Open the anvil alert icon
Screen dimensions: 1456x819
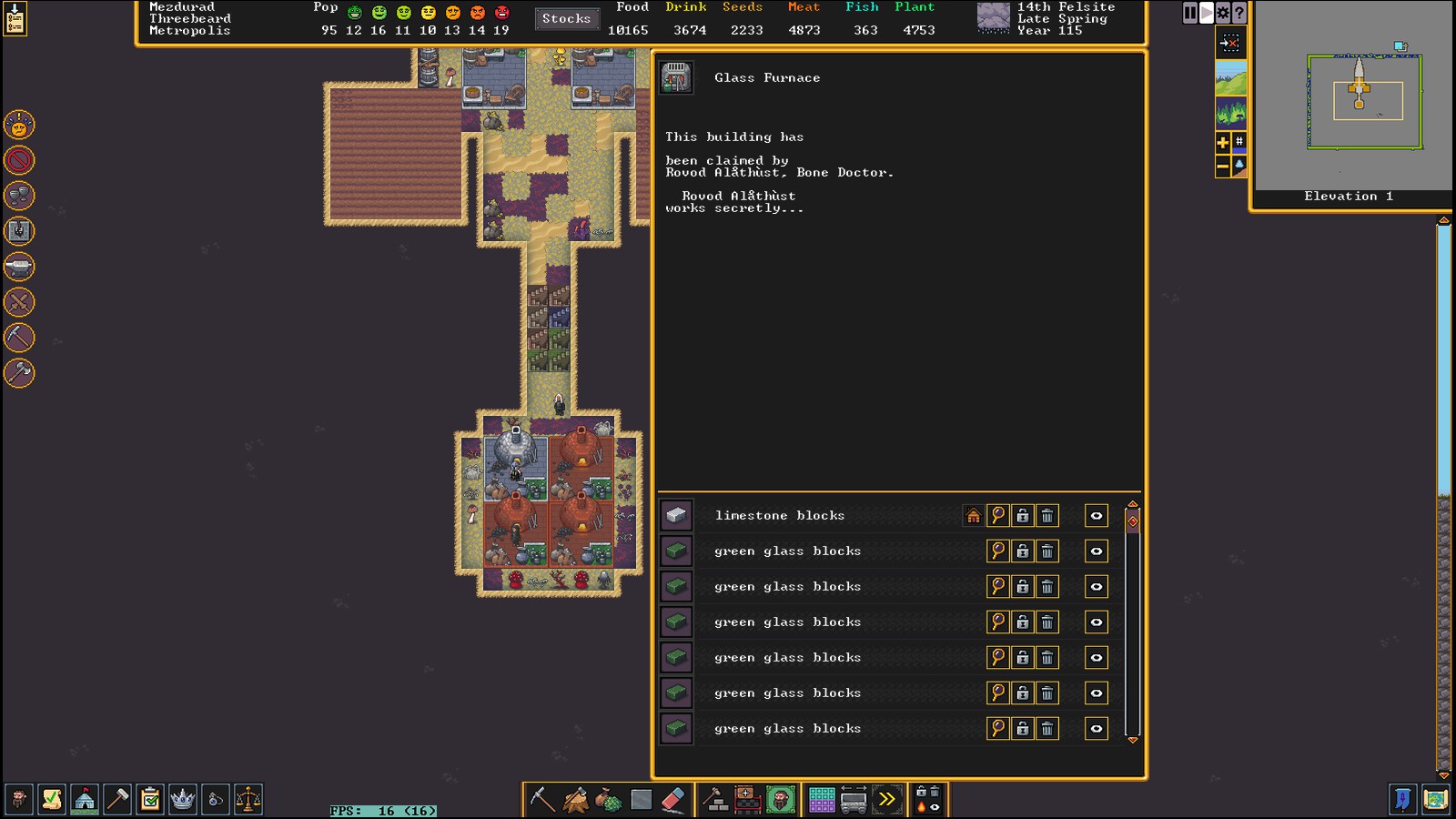point(19,267)
